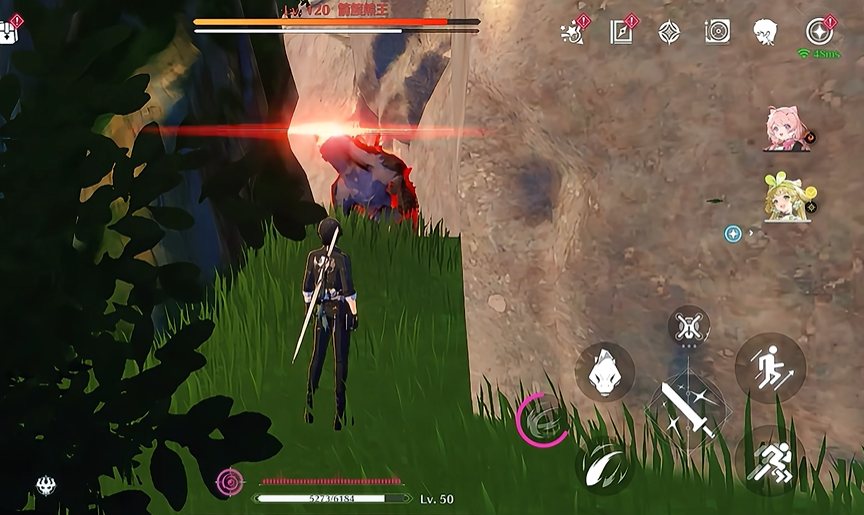Open the character head profile menu
864x515 pixels.
[765, 32]
